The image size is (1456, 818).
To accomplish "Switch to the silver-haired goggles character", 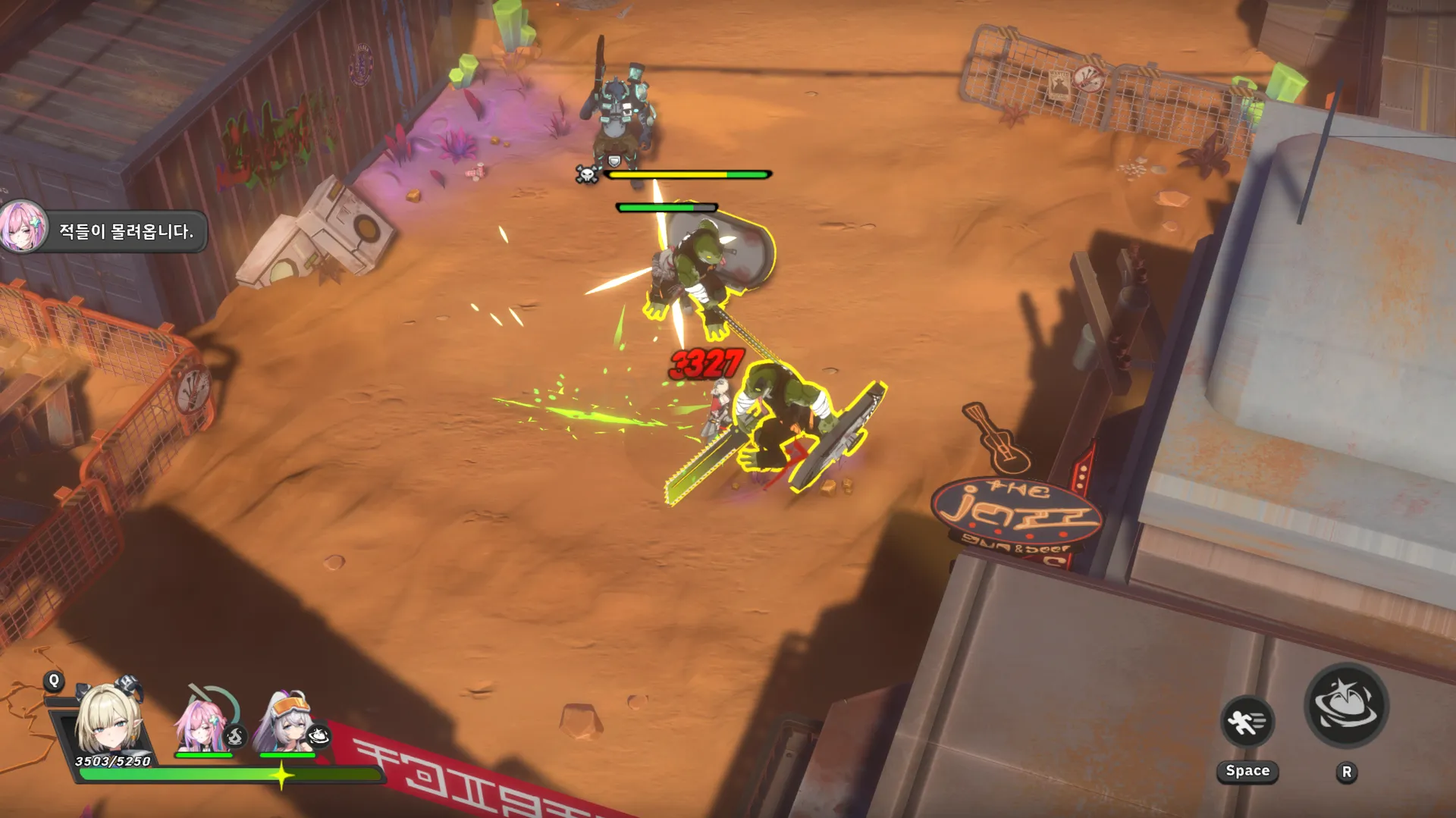I will (286, 722).
